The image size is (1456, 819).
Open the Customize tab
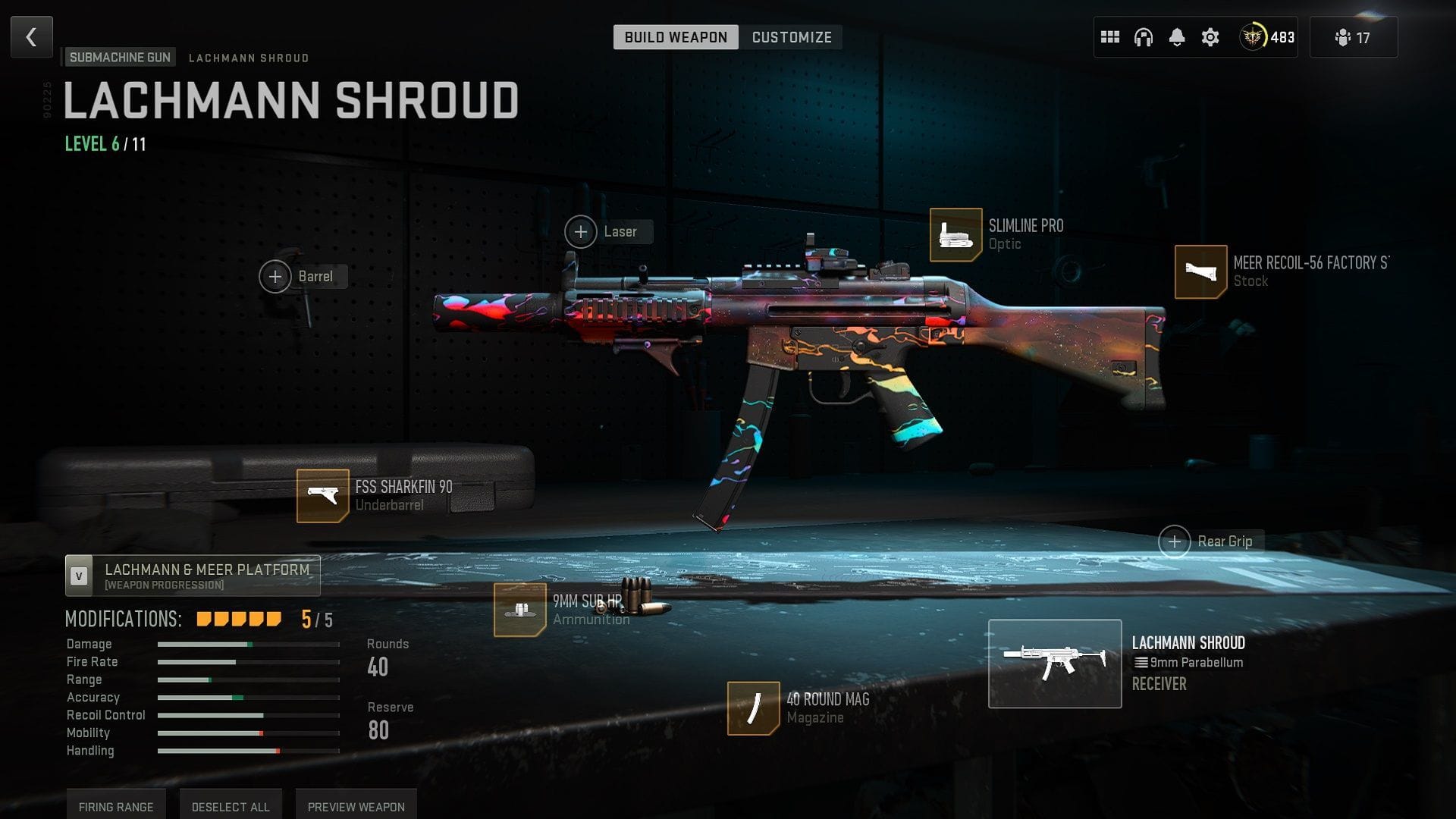click(791, 37)
